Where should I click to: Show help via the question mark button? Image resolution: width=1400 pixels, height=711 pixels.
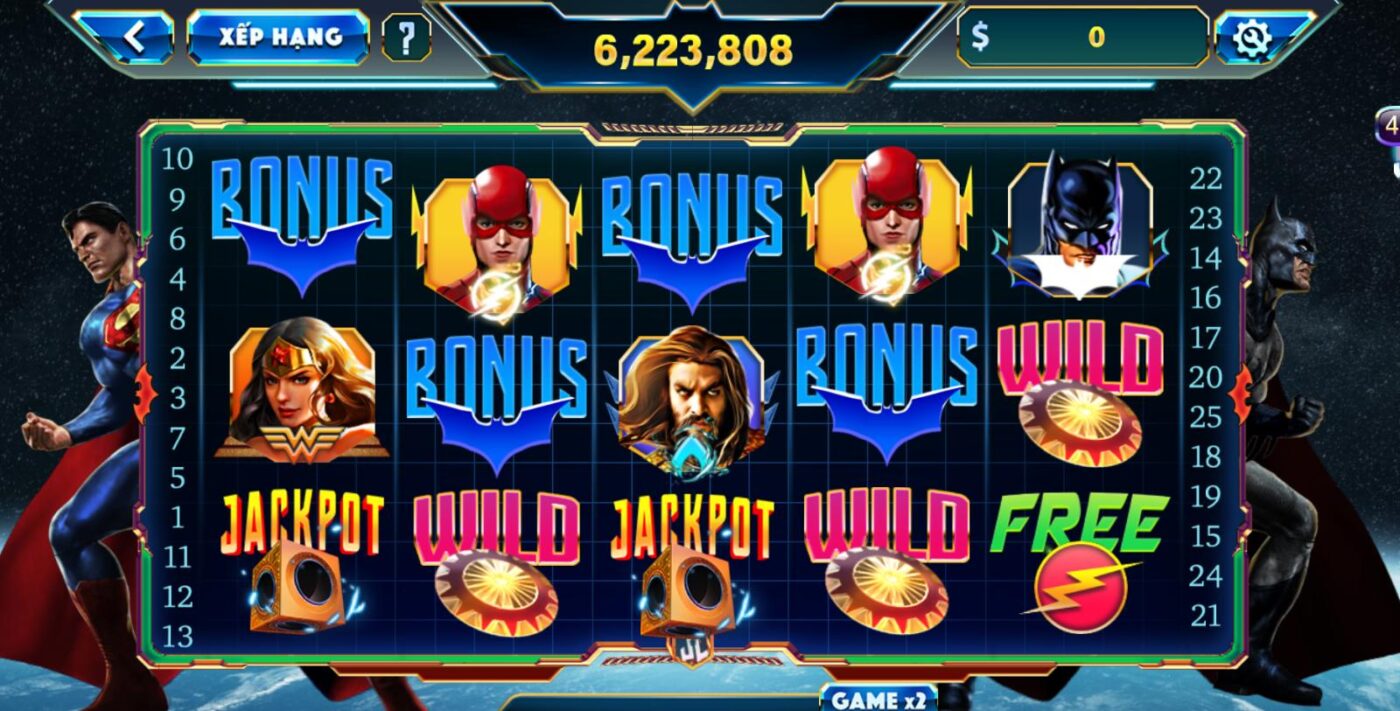coord(406,38)
